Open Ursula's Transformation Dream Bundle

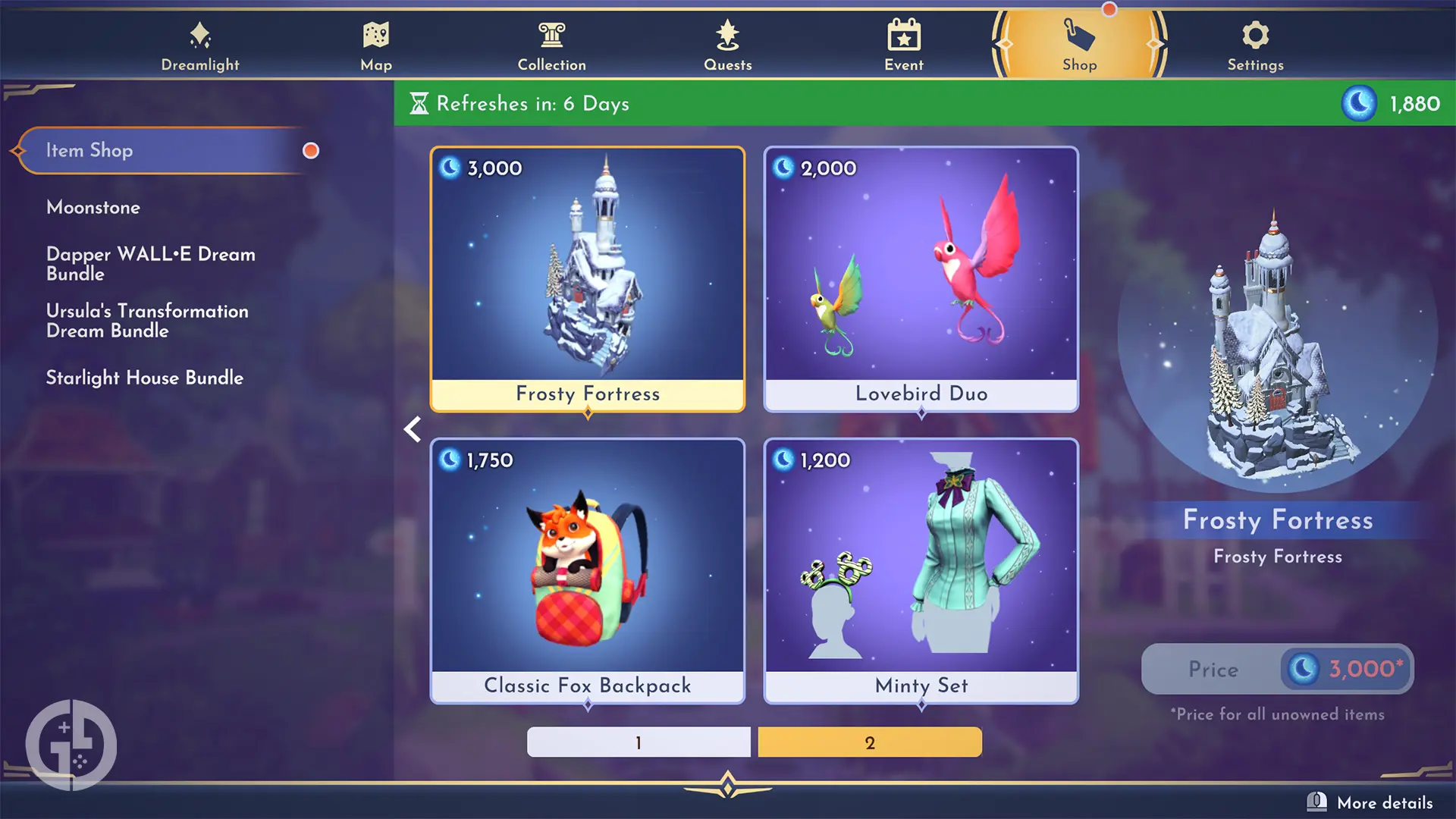147,320
